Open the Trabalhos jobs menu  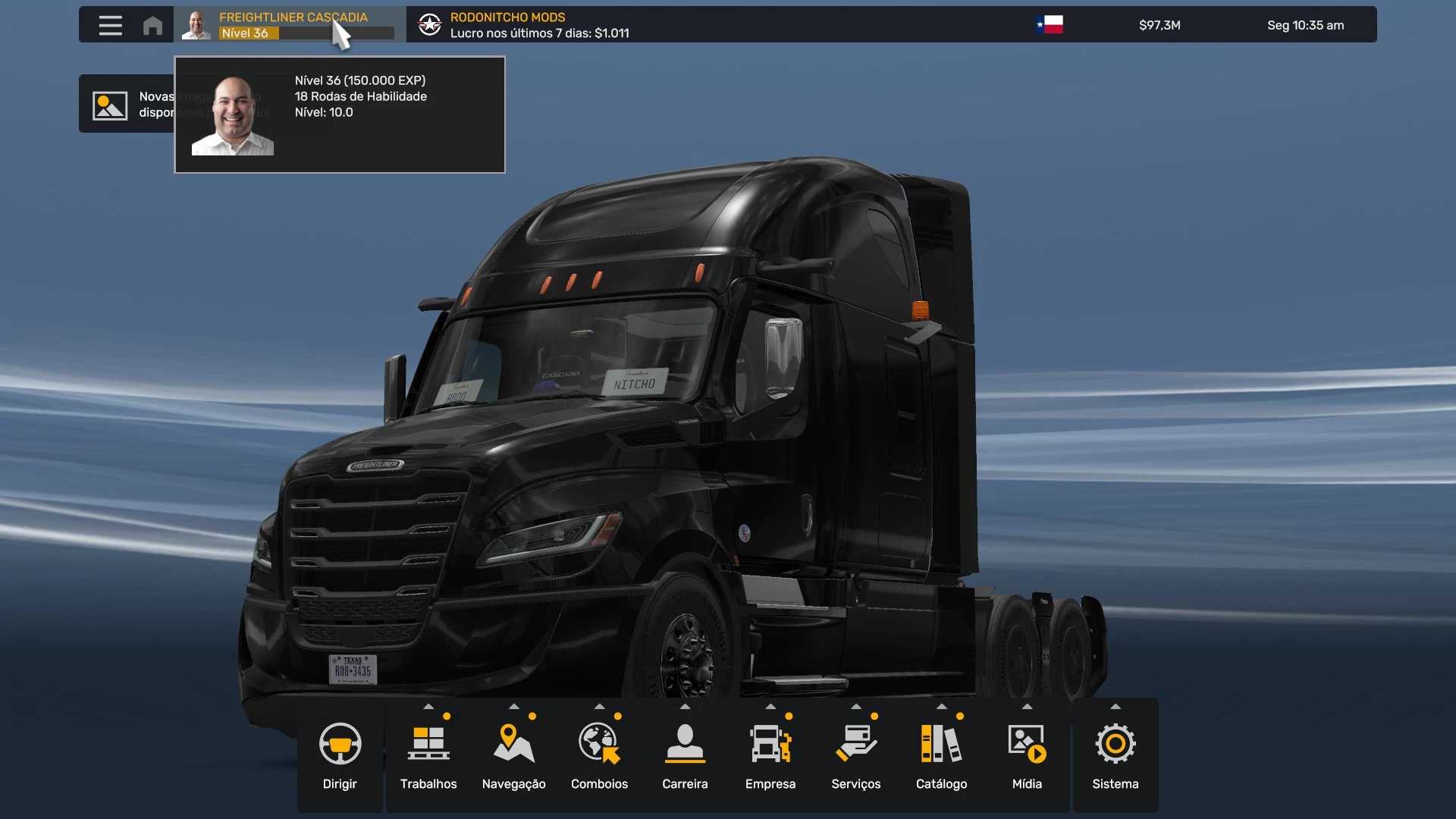pyautogui.click(x=428, y=755)
